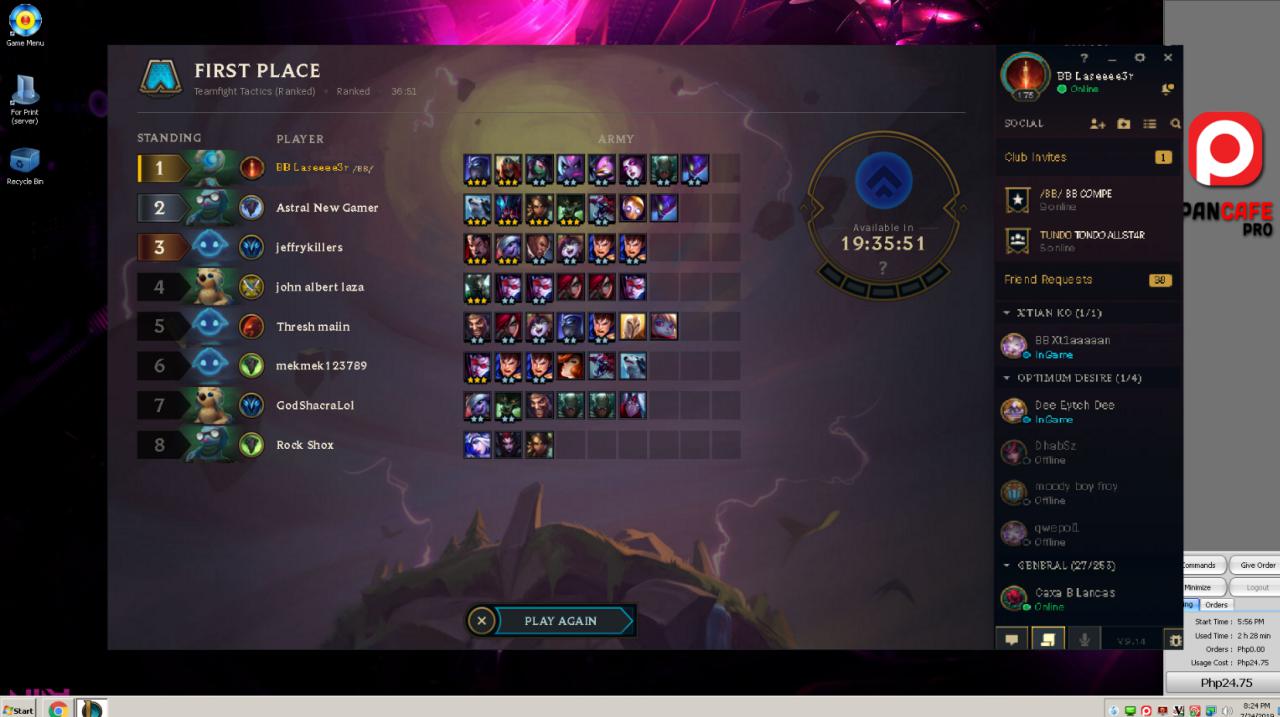Open chat with Caxa Blancas
Viewport: 1280px width, 717px height.
click(x=1074, y=598)
